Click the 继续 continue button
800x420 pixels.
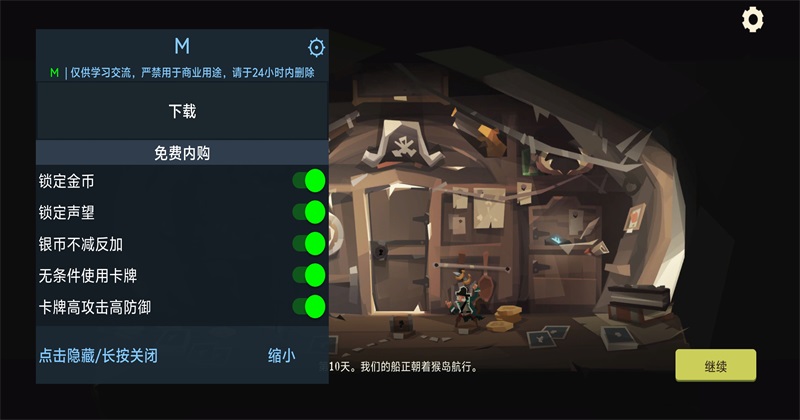(715, 365)
